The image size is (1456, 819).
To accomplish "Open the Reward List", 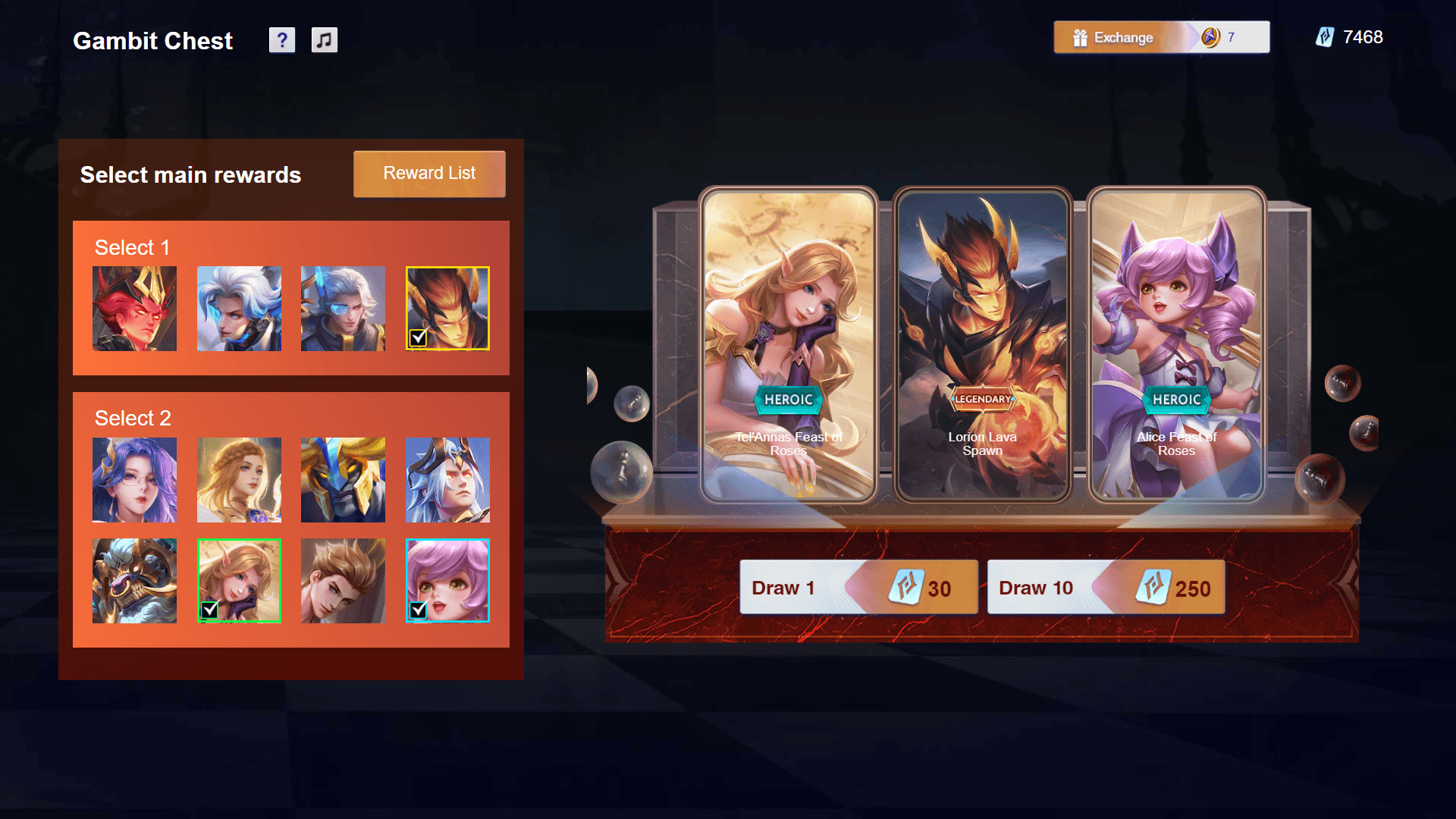I will pos(428,174).
